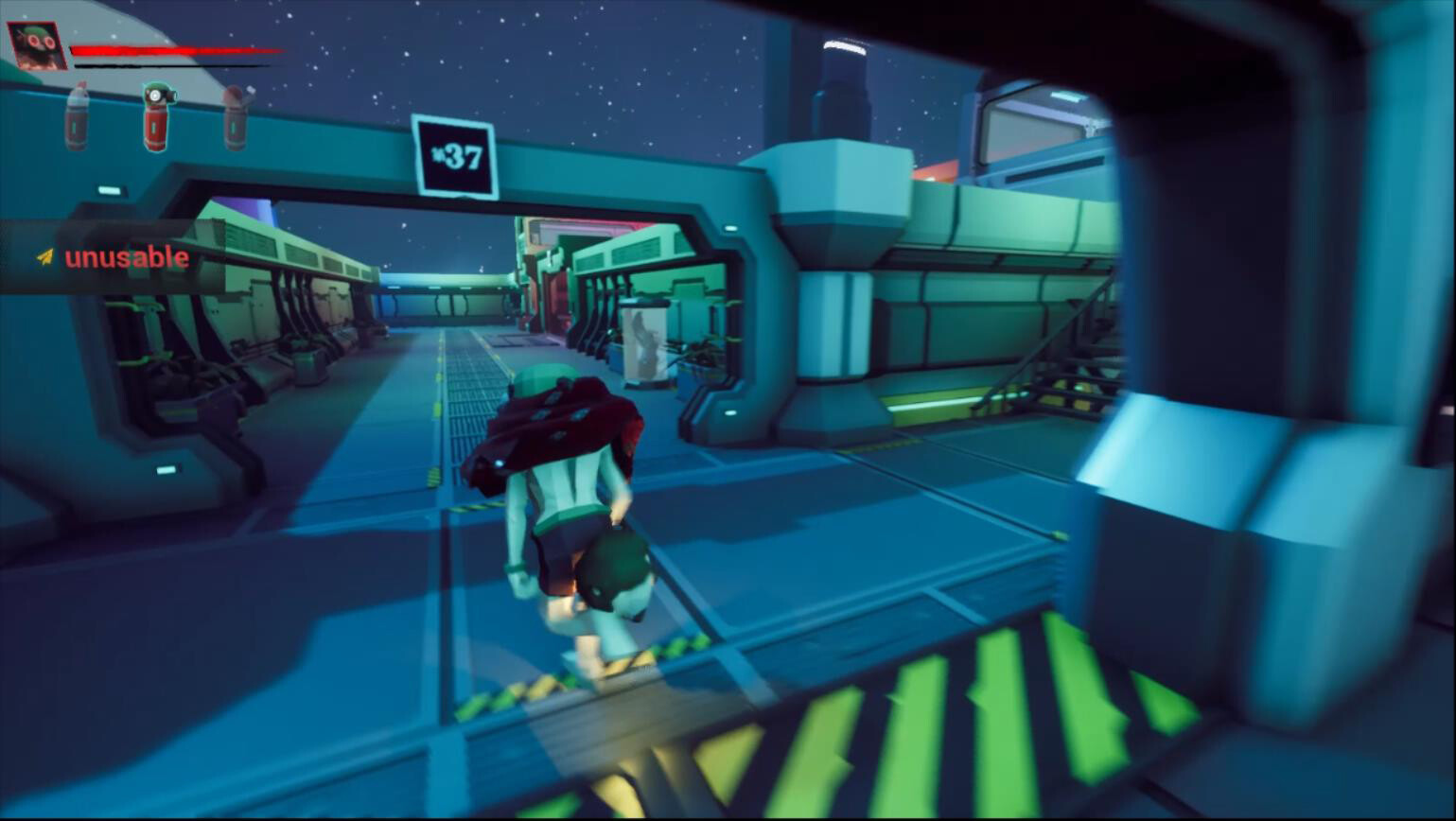Click the first spray canister item slot
Image resolution: width=1456 pixels, height=821 pixels.
[x=76, y=118]
